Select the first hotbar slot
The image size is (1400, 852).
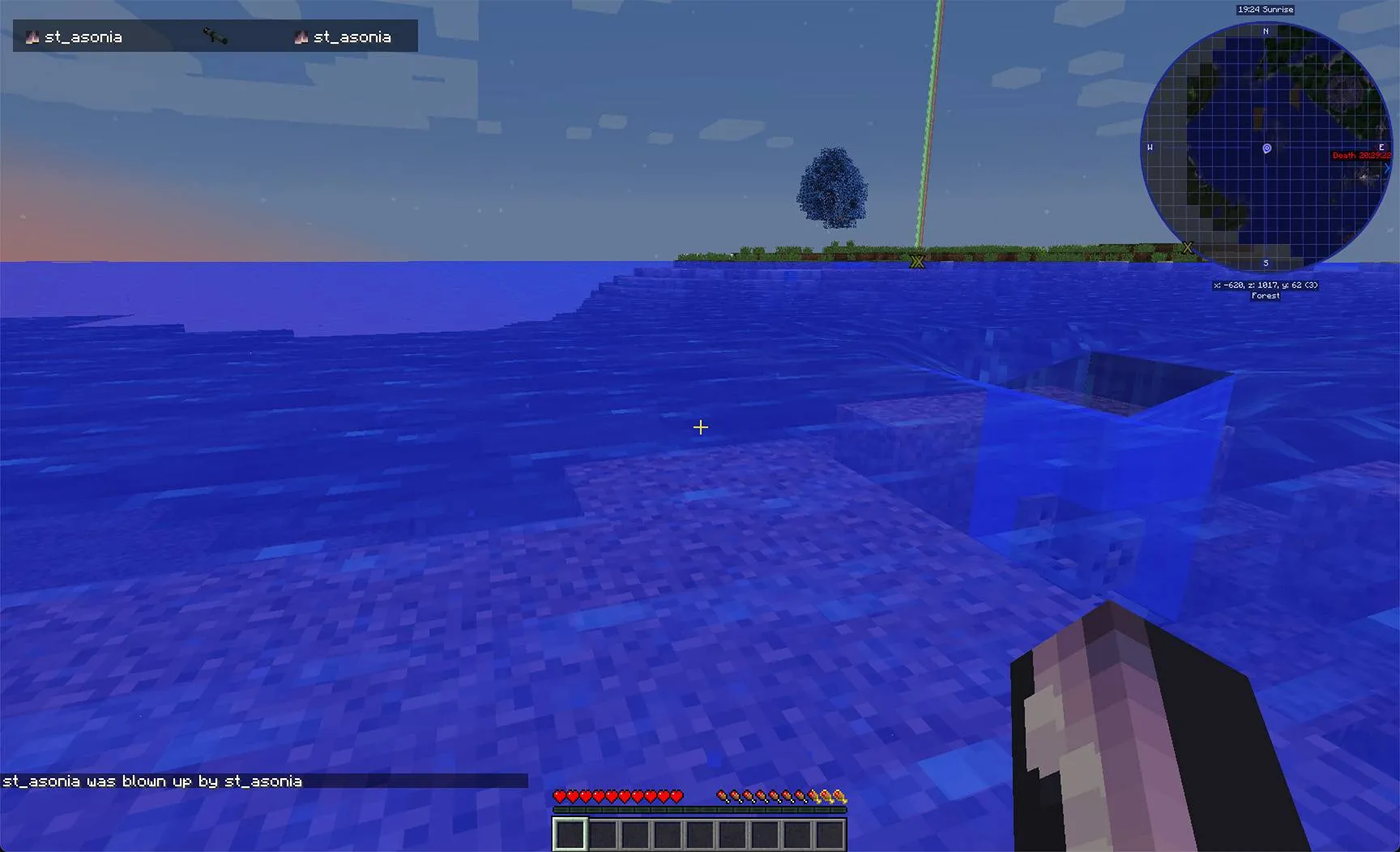coord(569,833)
